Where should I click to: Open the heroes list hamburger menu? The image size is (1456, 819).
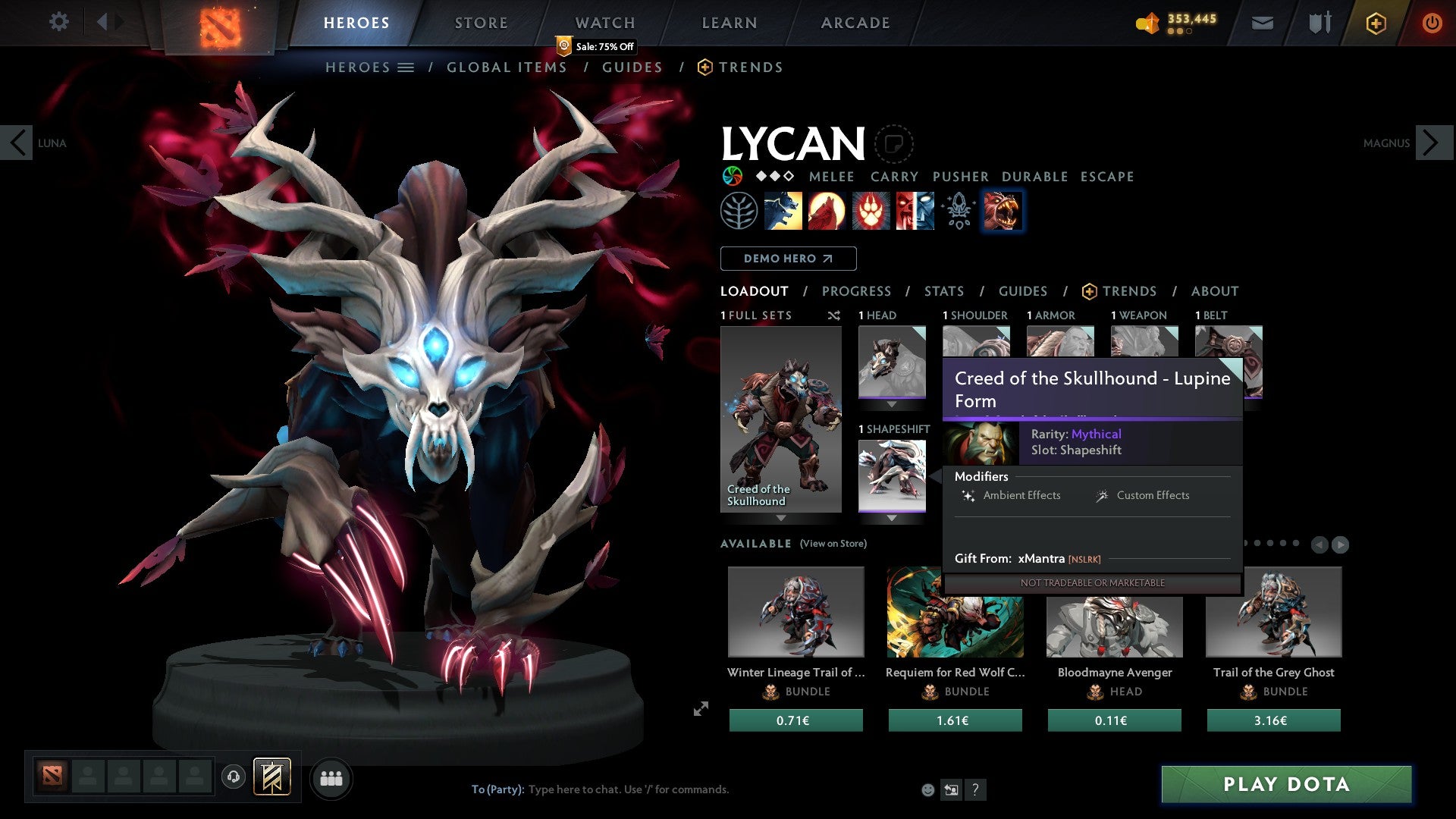pos(406,67)
